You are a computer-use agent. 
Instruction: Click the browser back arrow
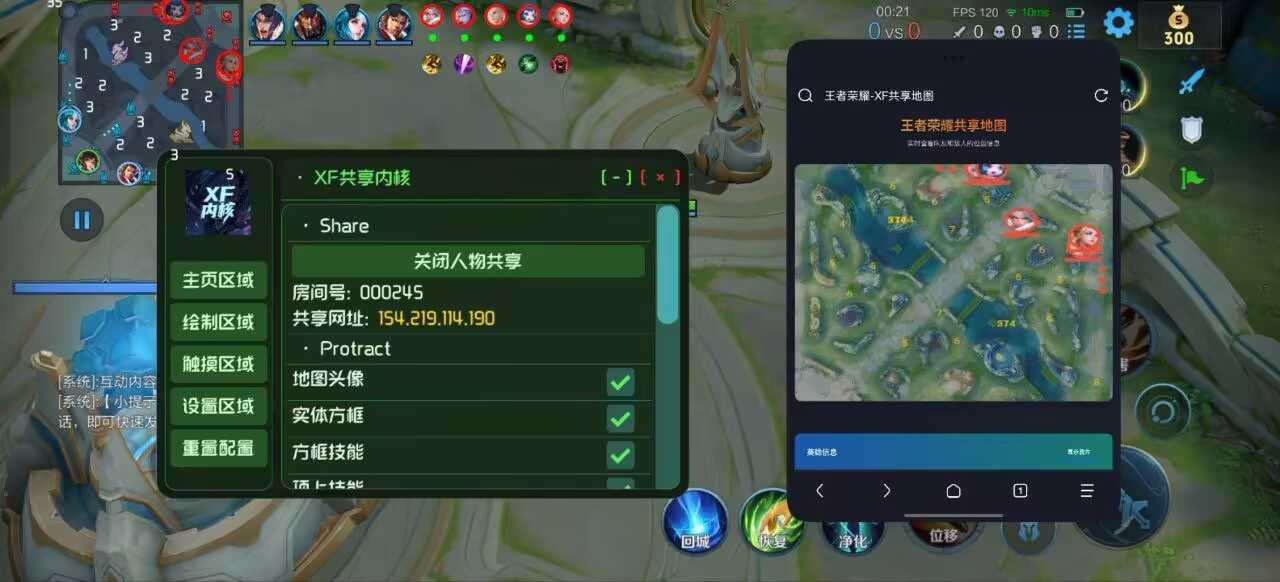(x=820, y=491)
